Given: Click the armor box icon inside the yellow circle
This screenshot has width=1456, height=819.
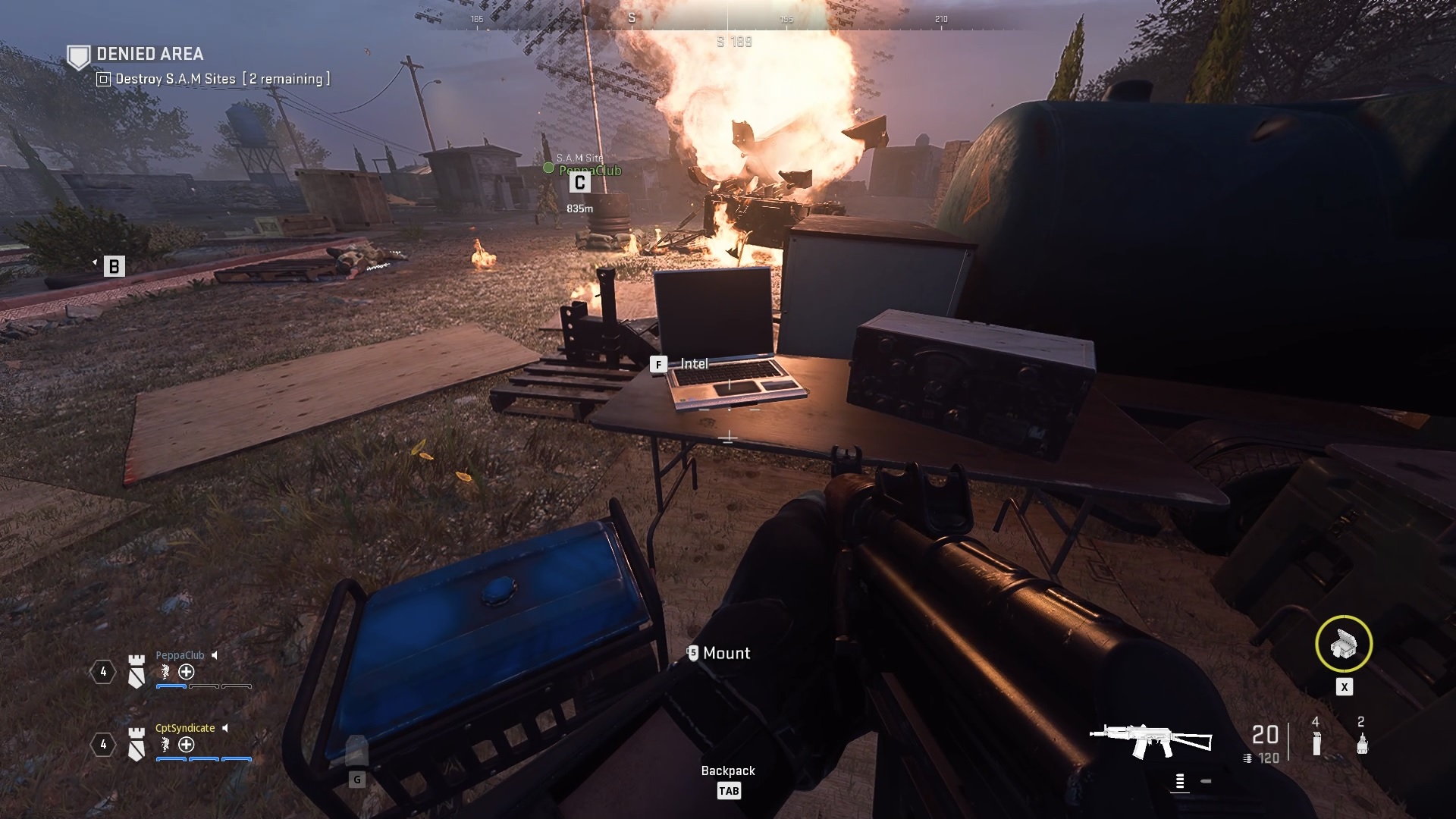Looking at the screenshot, I should (x=1344, y=644).
